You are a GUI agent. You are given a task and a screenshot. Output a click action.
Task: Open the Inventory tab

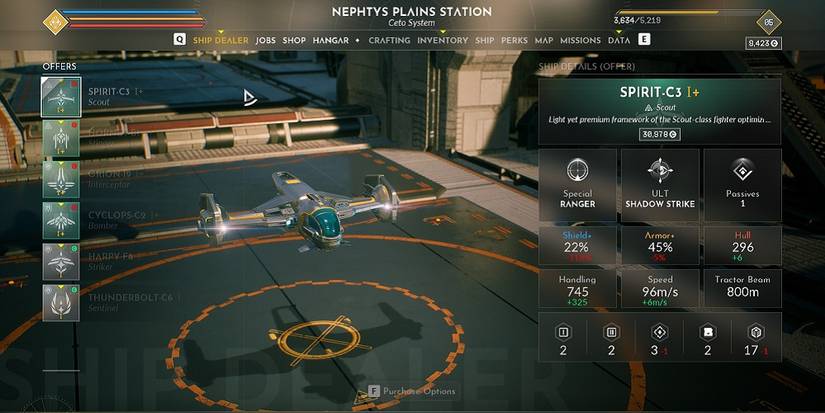coord(442,40)
